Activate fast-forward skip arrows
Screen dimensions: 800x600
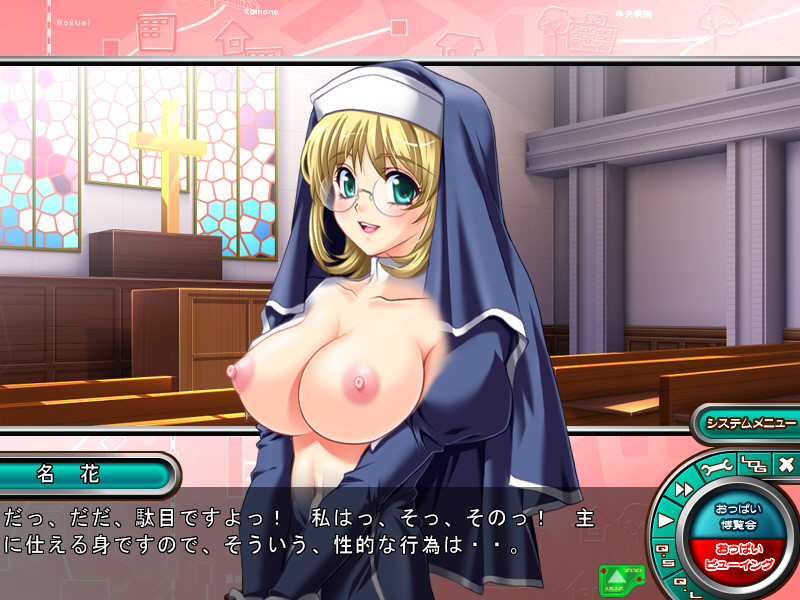[686, 488]
